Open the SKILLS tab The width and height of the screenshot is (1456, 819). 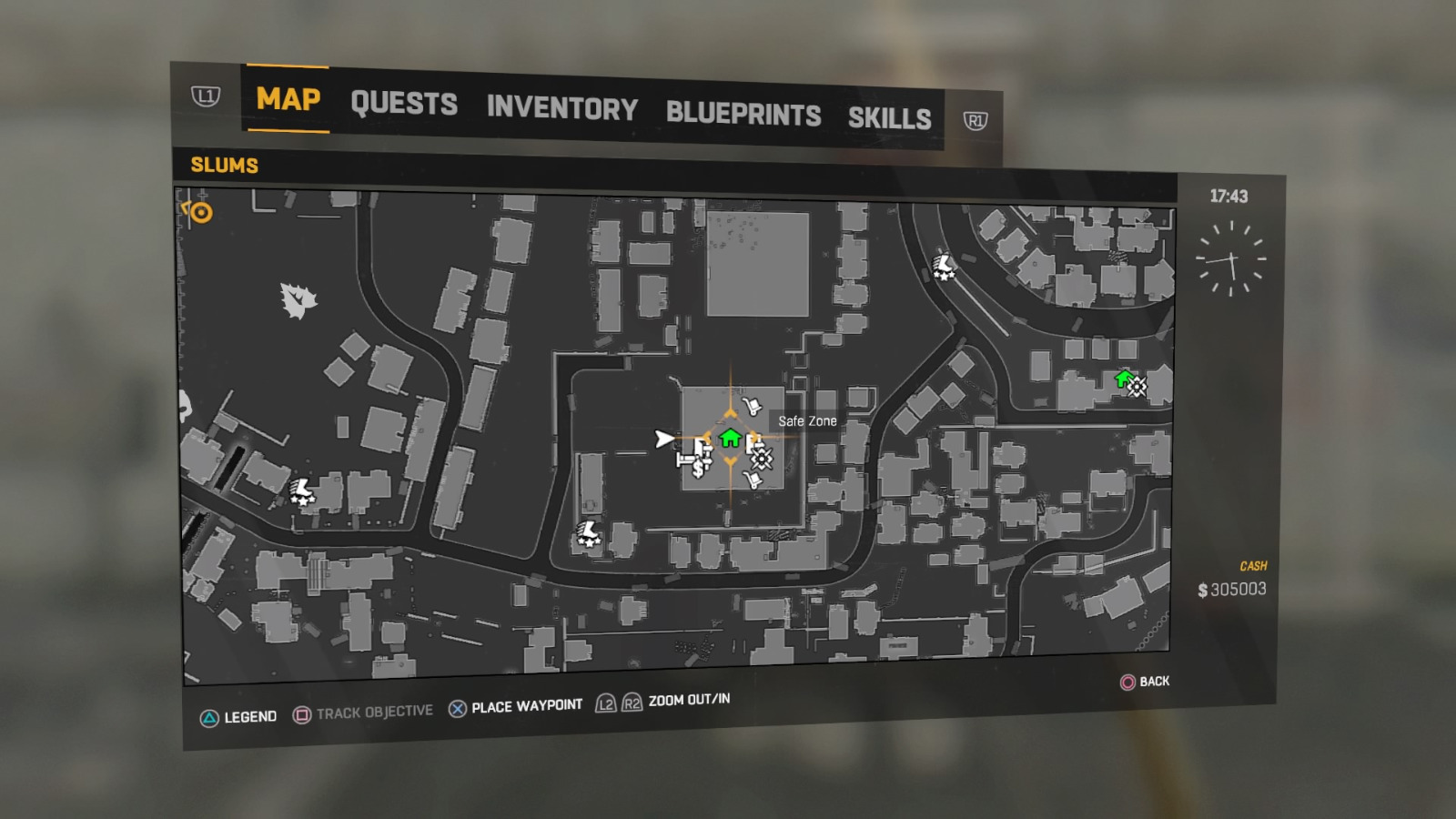coord(889,118)
